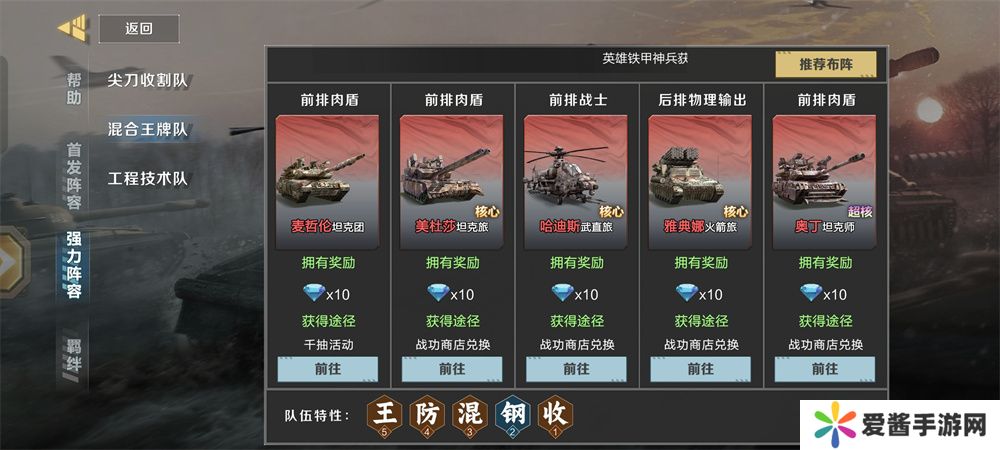
Task: Select the 美杜莎 tank brigade card
Action: 452,176
